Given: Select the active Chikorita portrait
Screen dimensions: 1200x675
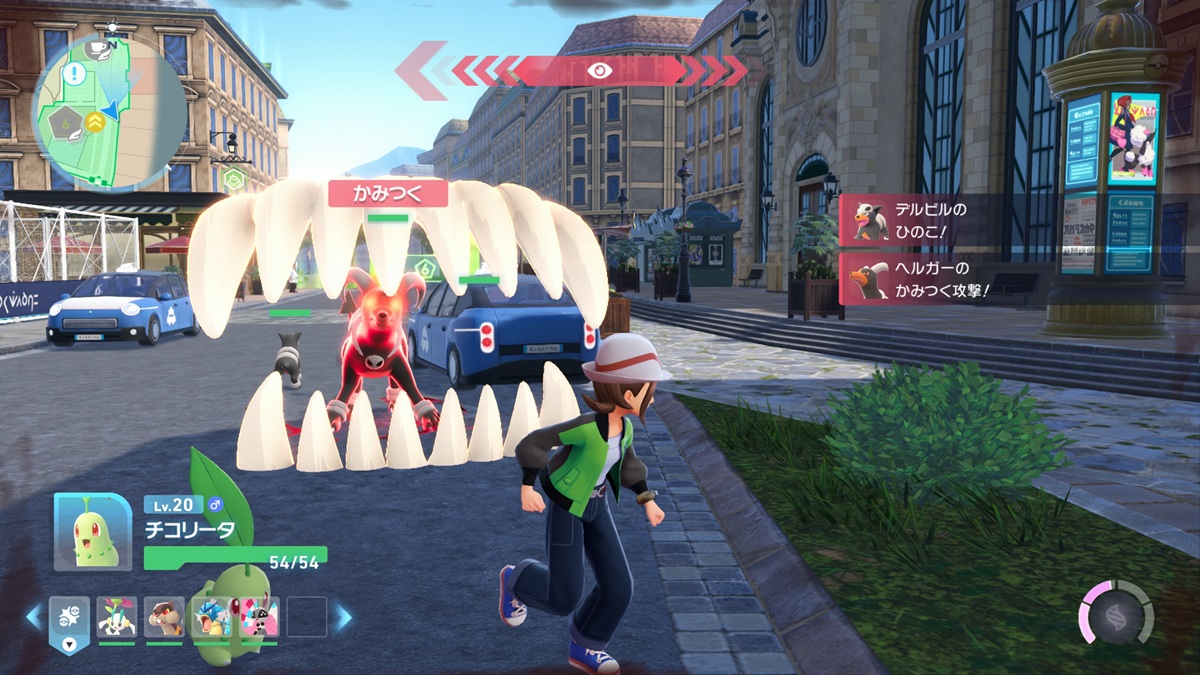Looking at the screenshot, I should pyautogui.click(x=92, y=531).
